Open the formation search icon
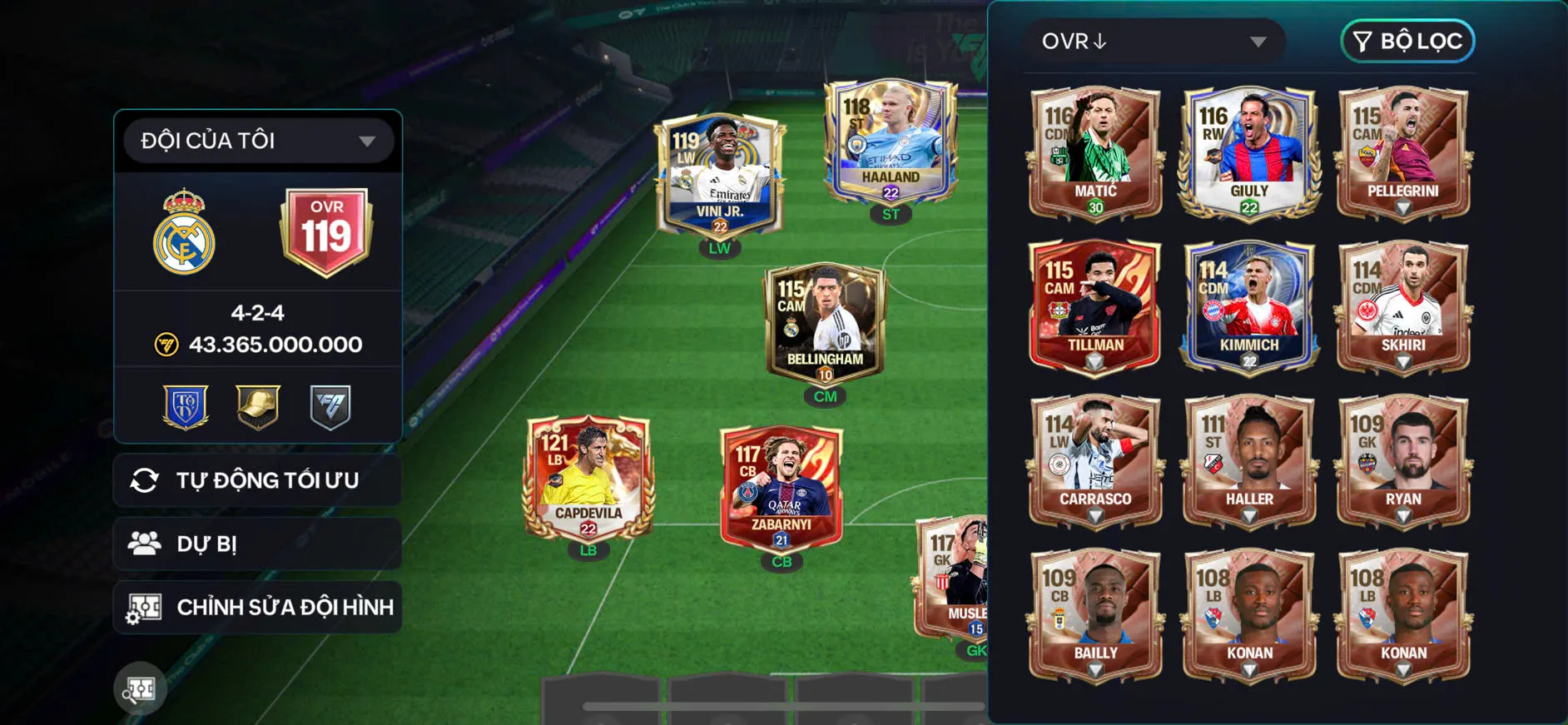Image resolution: width=1568 pixels, height=725 pixels. coord(140,689)
